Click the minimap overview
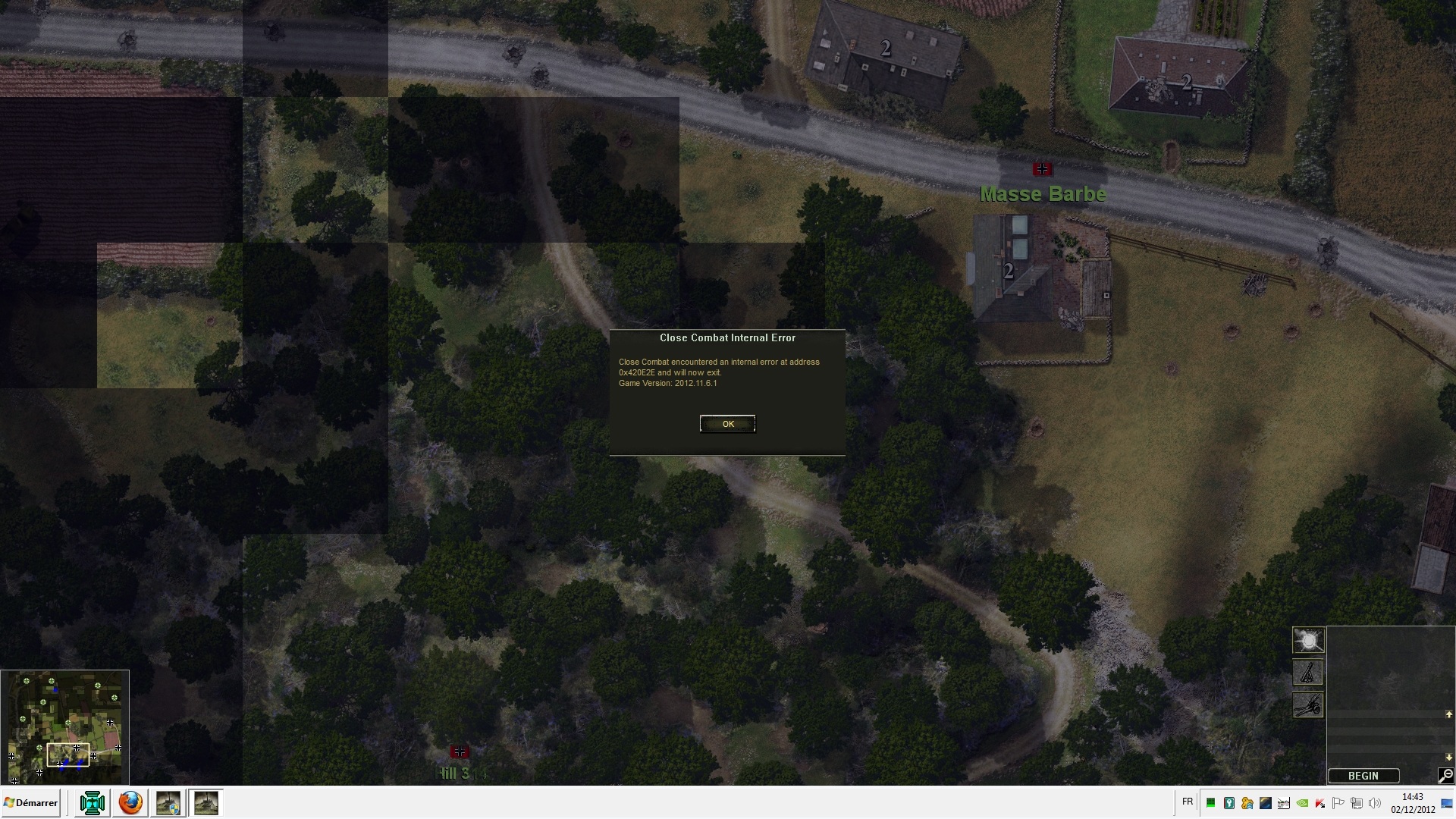 click(x=64, y=727)
